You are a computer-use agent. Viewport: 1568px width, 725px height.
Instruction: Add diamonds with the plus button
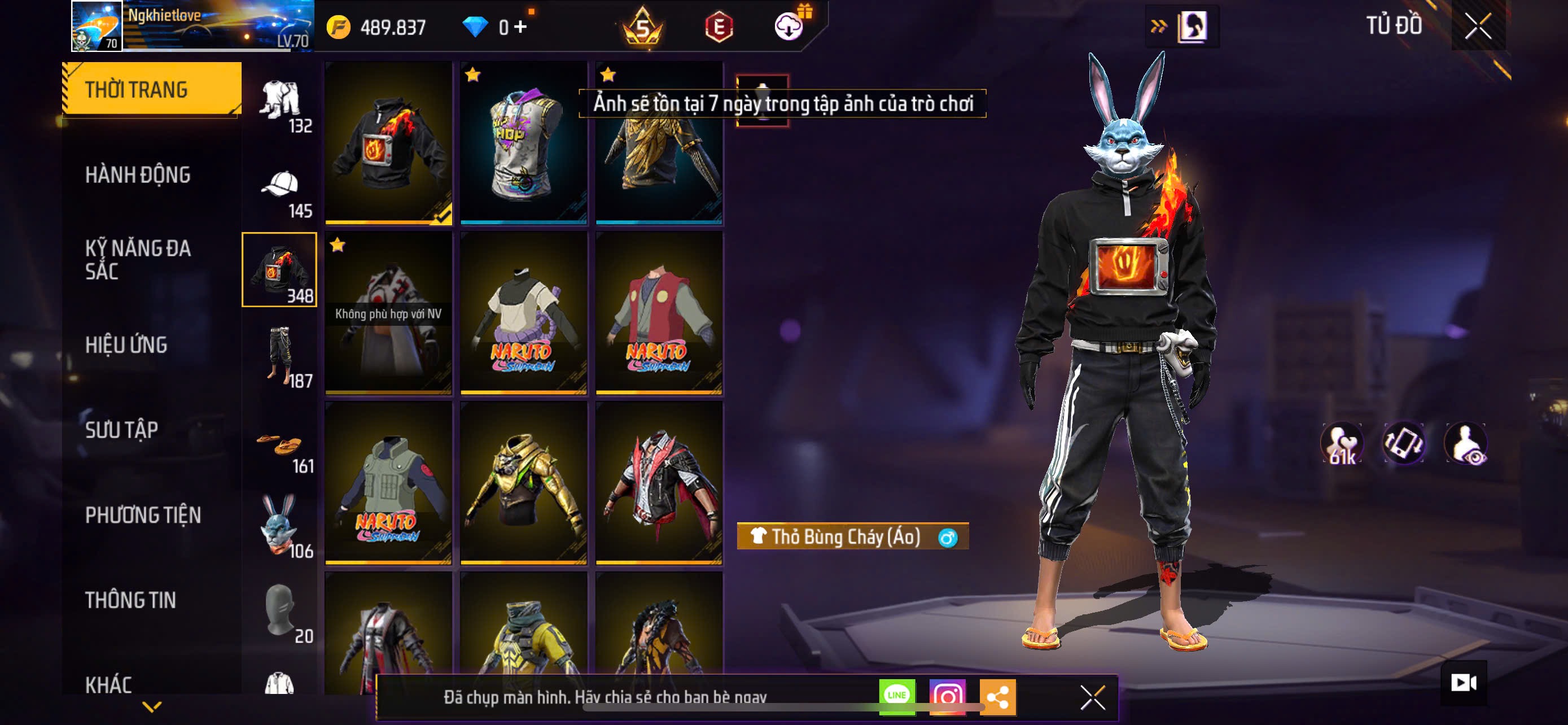520,27
